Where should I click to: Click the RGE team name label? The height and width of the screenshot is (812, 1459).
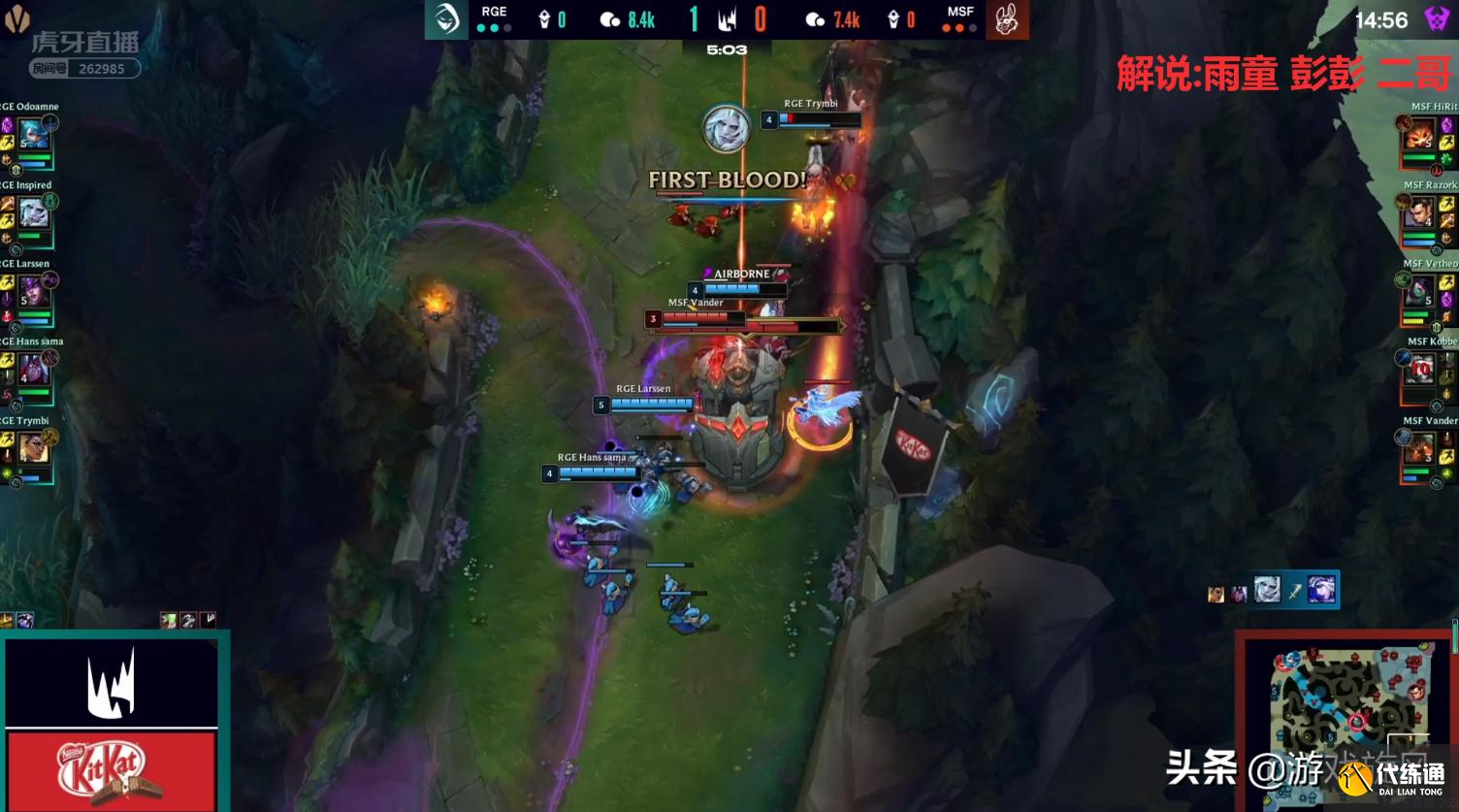pyautogui.click(x=494, y=12)
